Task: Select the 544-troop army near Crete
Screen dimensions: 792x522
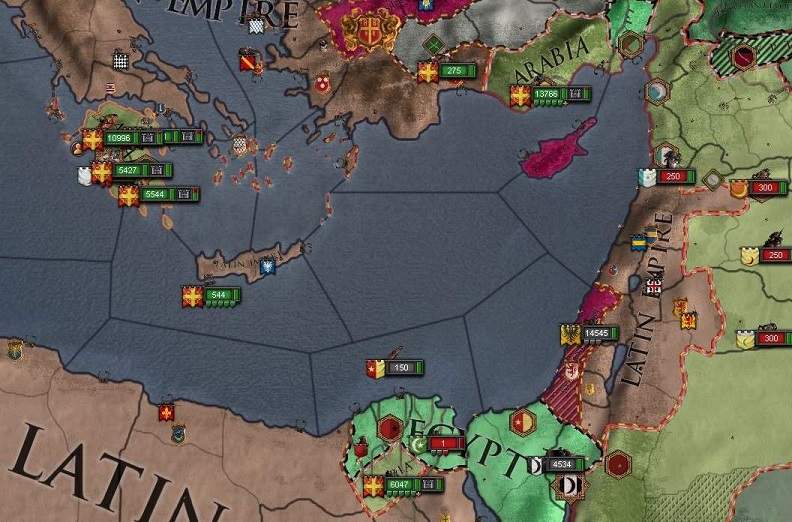Action: click(219, 295)
